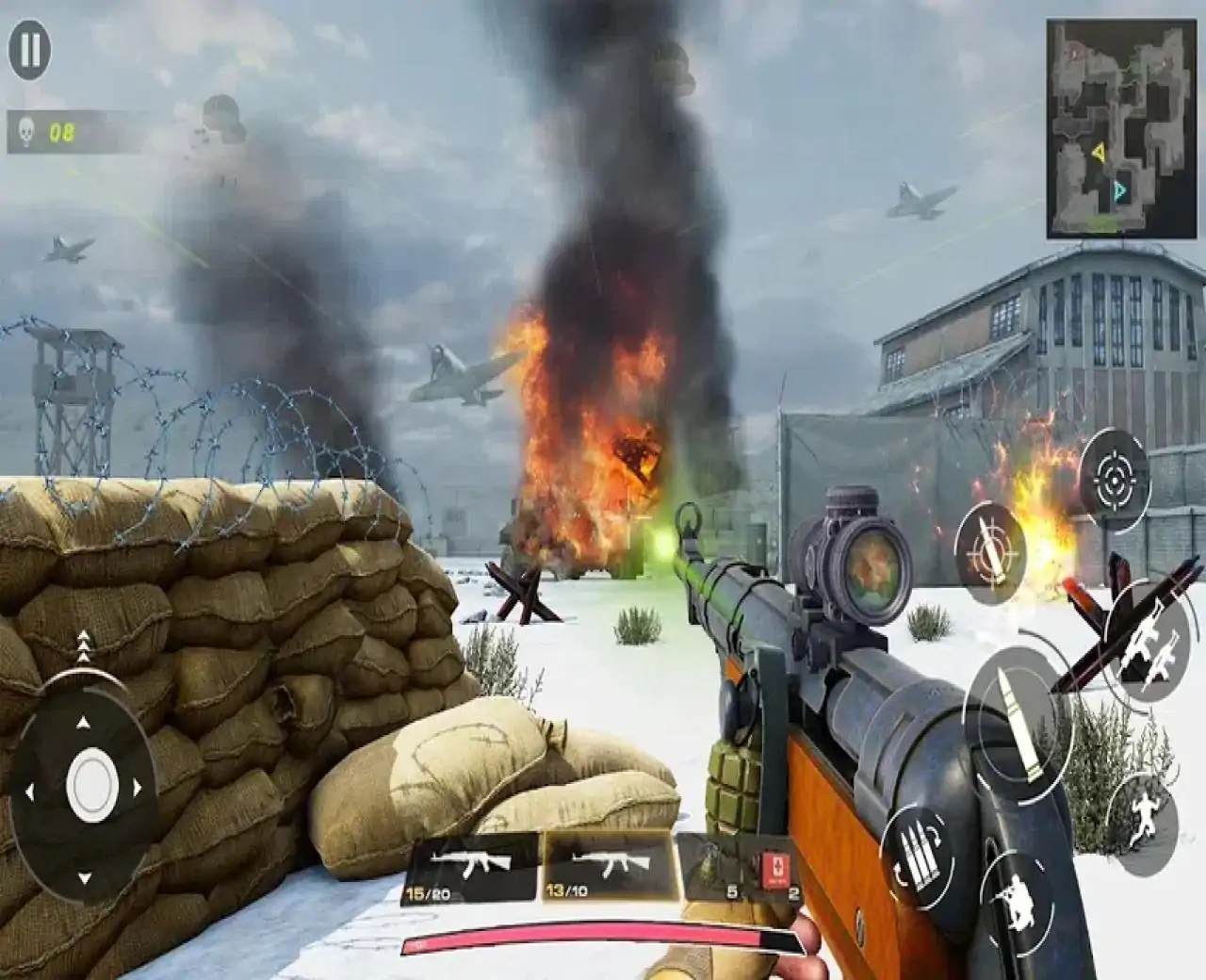Select the highlighted rifle slot showing 13/10
The height and width of the screenshot is (980, 1206).
(x=609, y=867)
